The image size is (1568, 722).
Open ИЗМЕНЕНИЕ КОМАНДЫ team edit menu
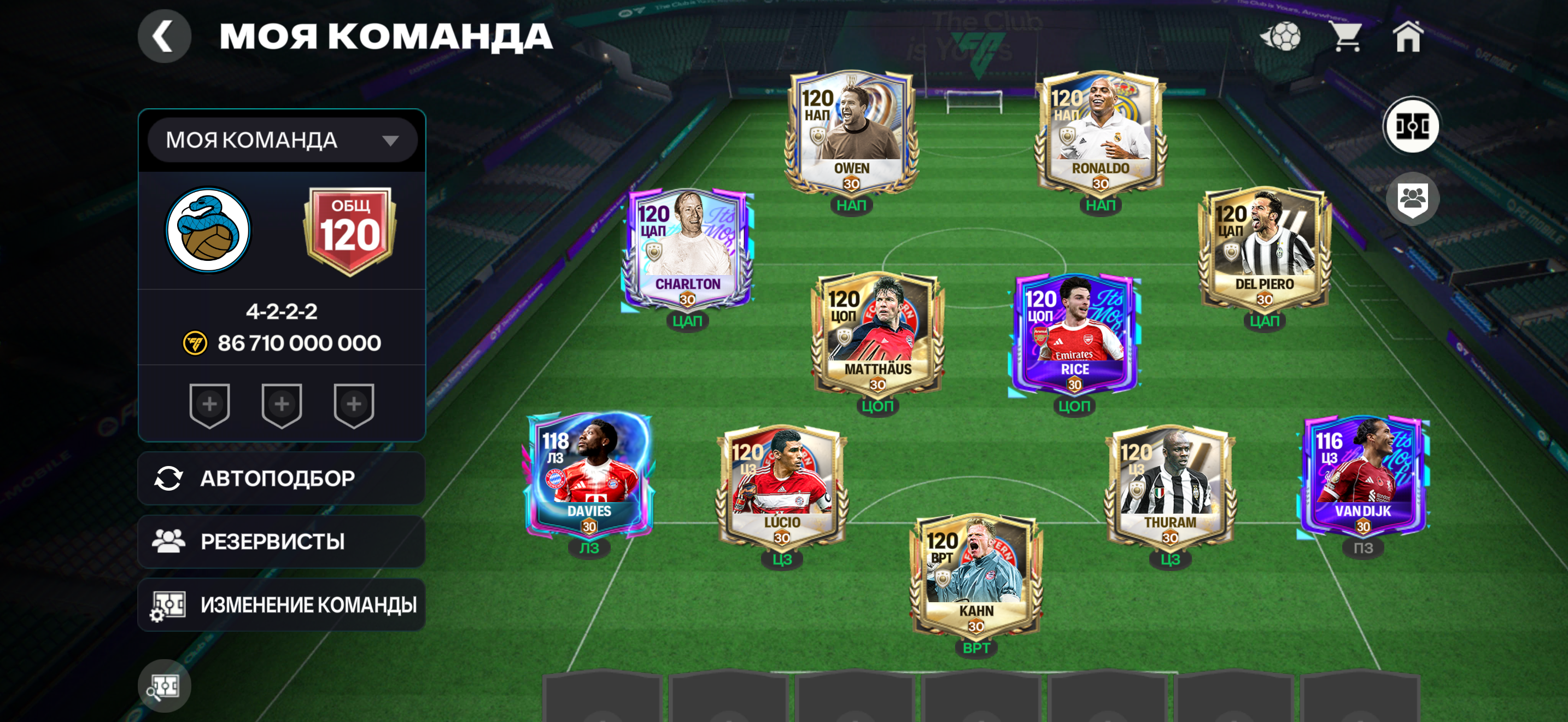tap(281, 604)
